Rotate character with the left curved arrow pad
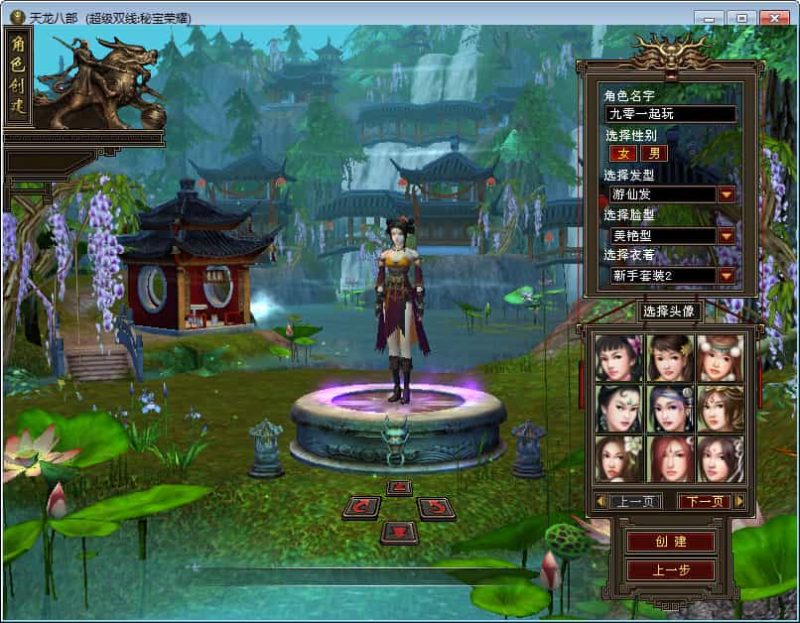Viewport: 800px width, 623px height. tap(361, 507)
